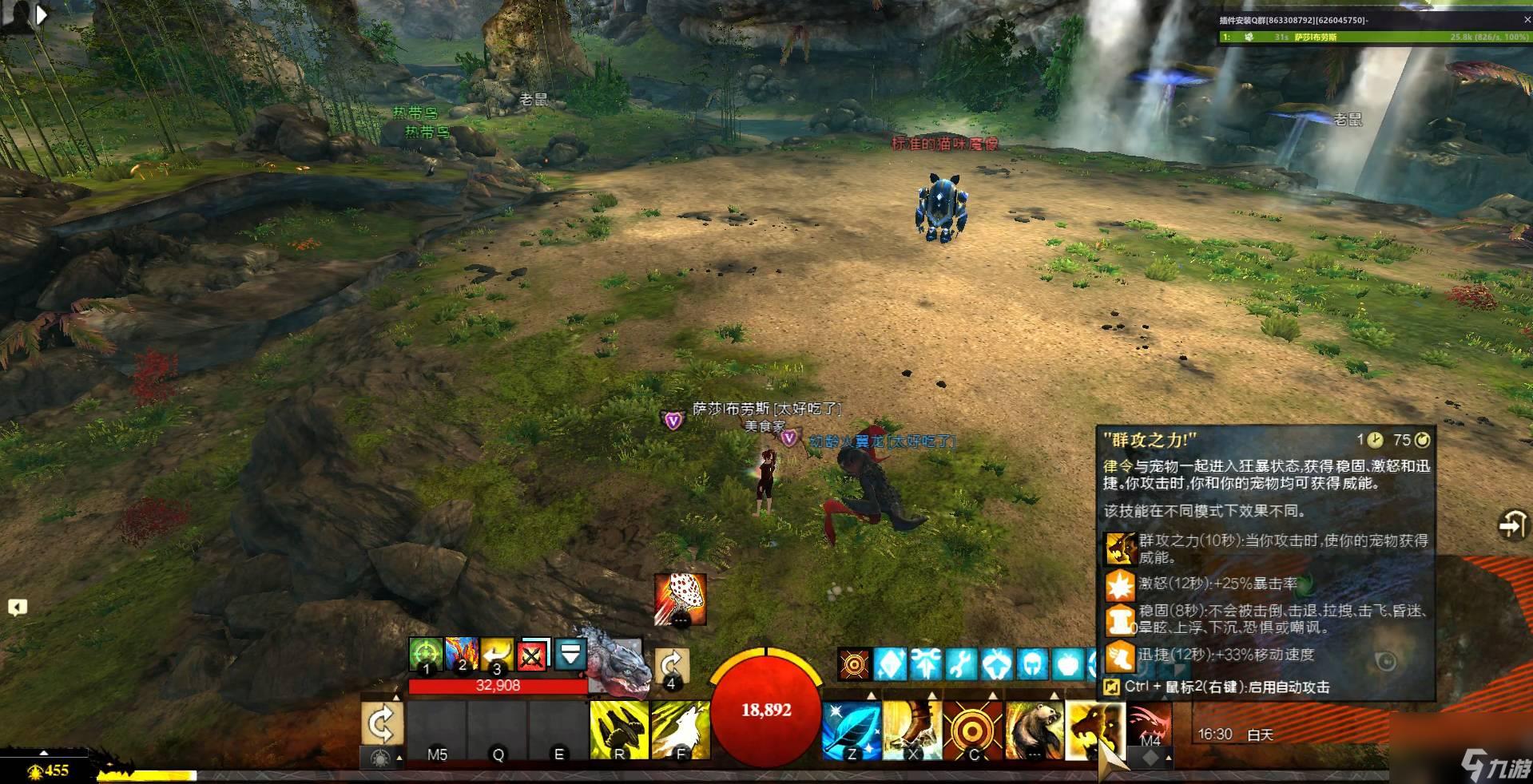The width and height of the screenshot is (1533, 784).
Task: Activate the yellow claw skill on R
Action: click(618, 730)
